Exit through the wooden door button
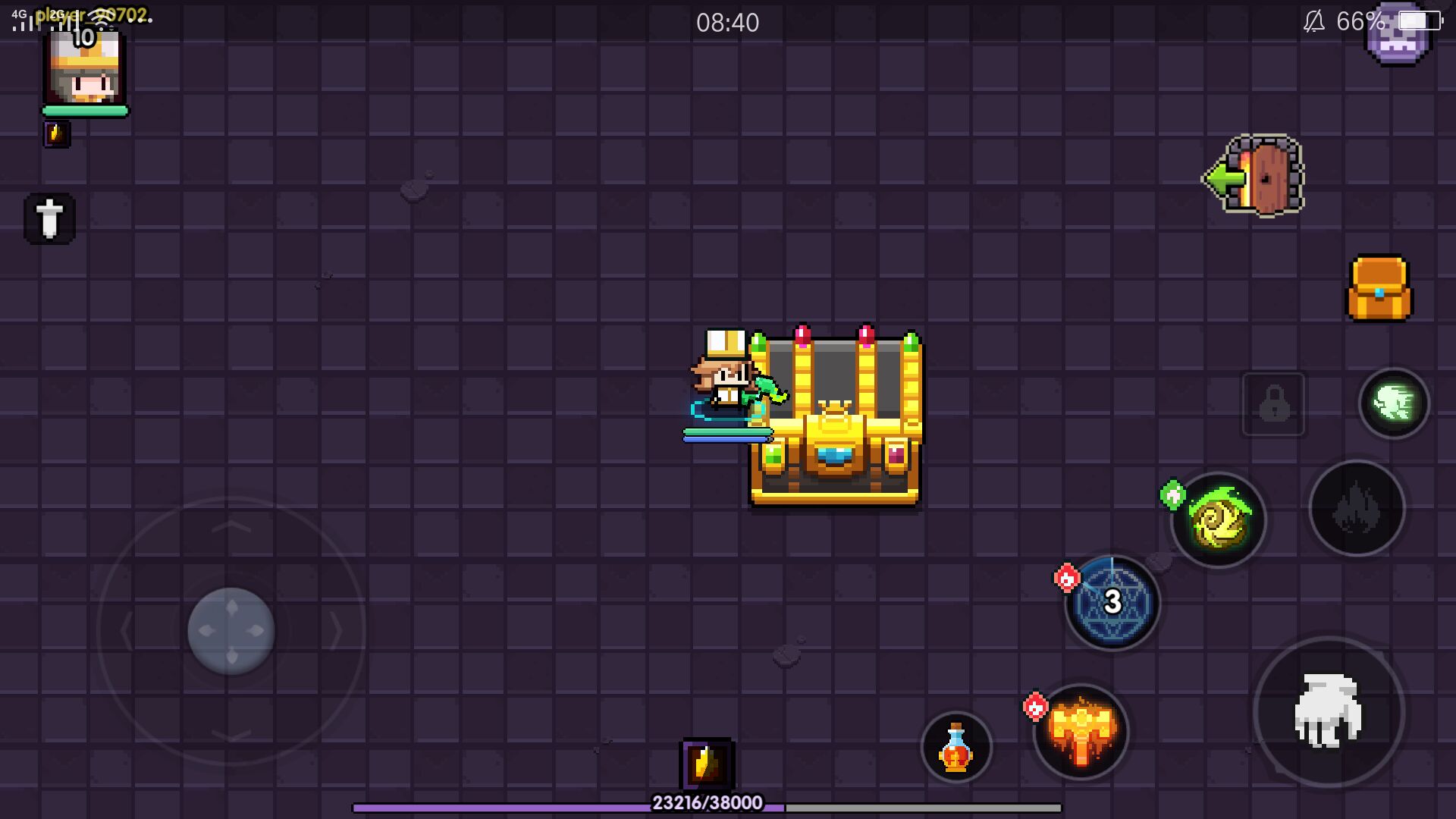Image resolution: width=1456 pixels, height=819 pixels. coord(1256,177)
